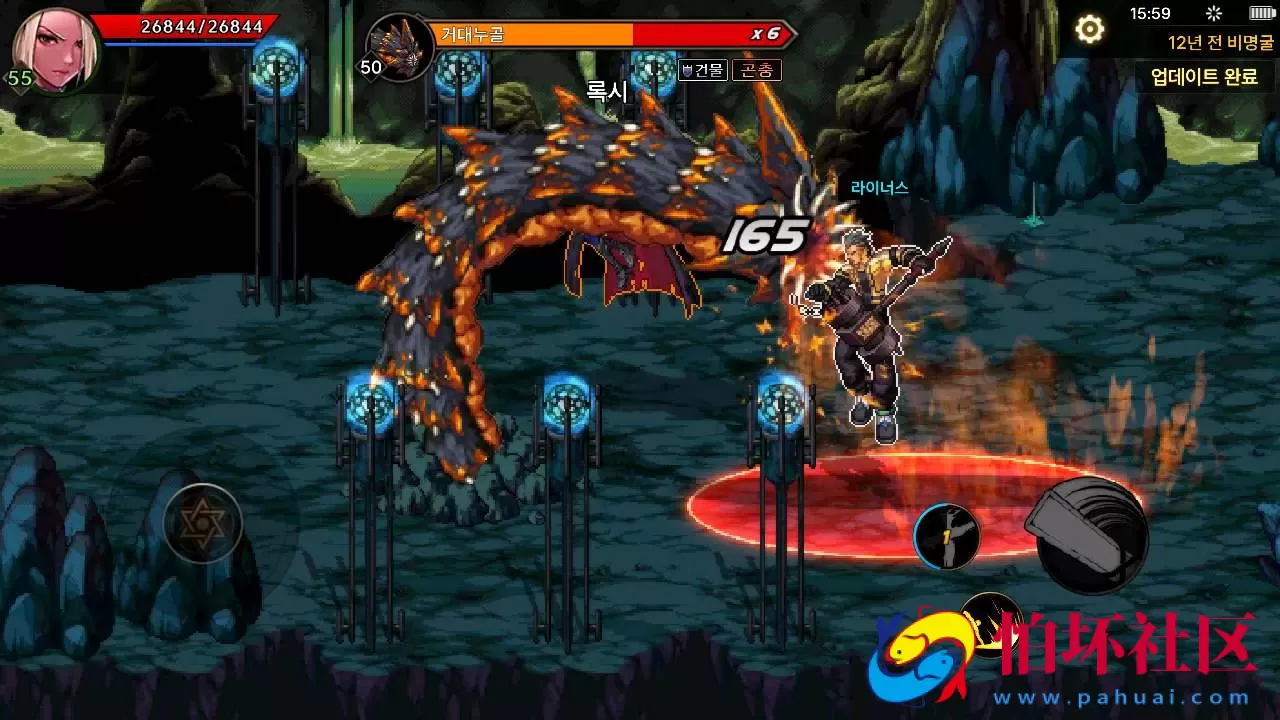Viewport: 1280px width, 720px height.
Task: Open the settings gear menu
Action: click(x=1089, y=30)
